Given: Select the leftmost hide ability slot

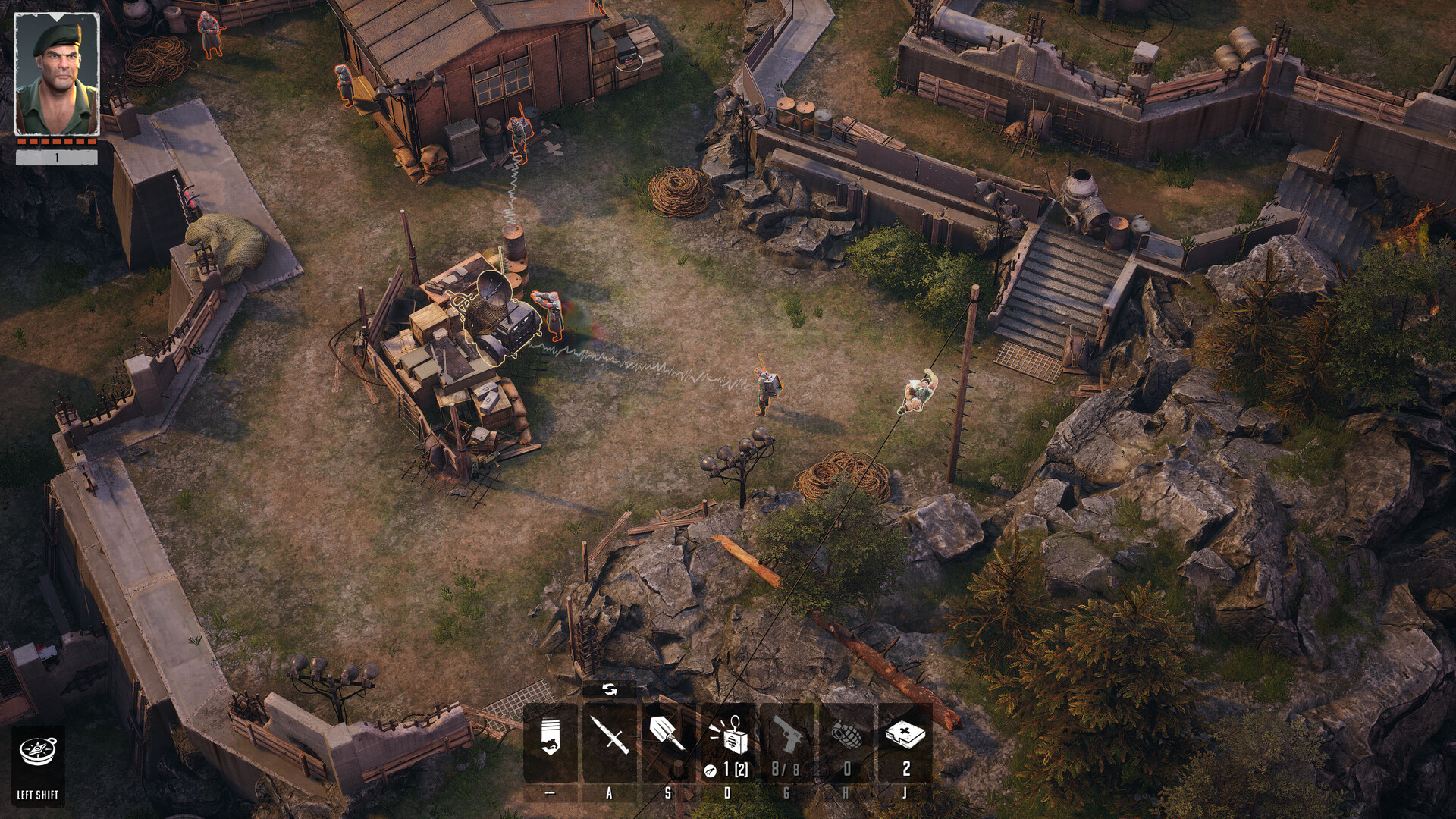Looking at the screenshot, I should coord(549,735).
